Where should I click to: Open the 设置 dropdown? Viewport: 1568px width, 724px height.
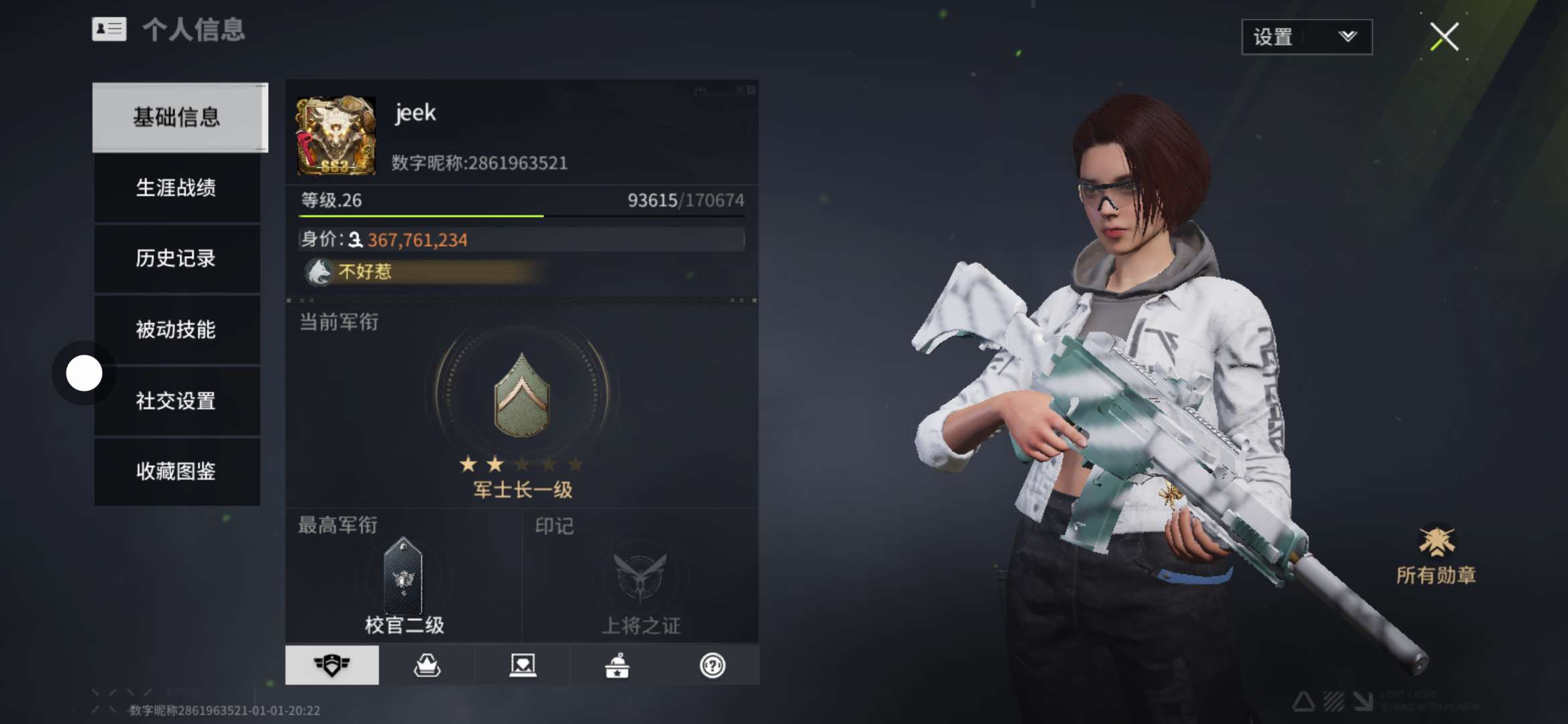[1306, 37]
